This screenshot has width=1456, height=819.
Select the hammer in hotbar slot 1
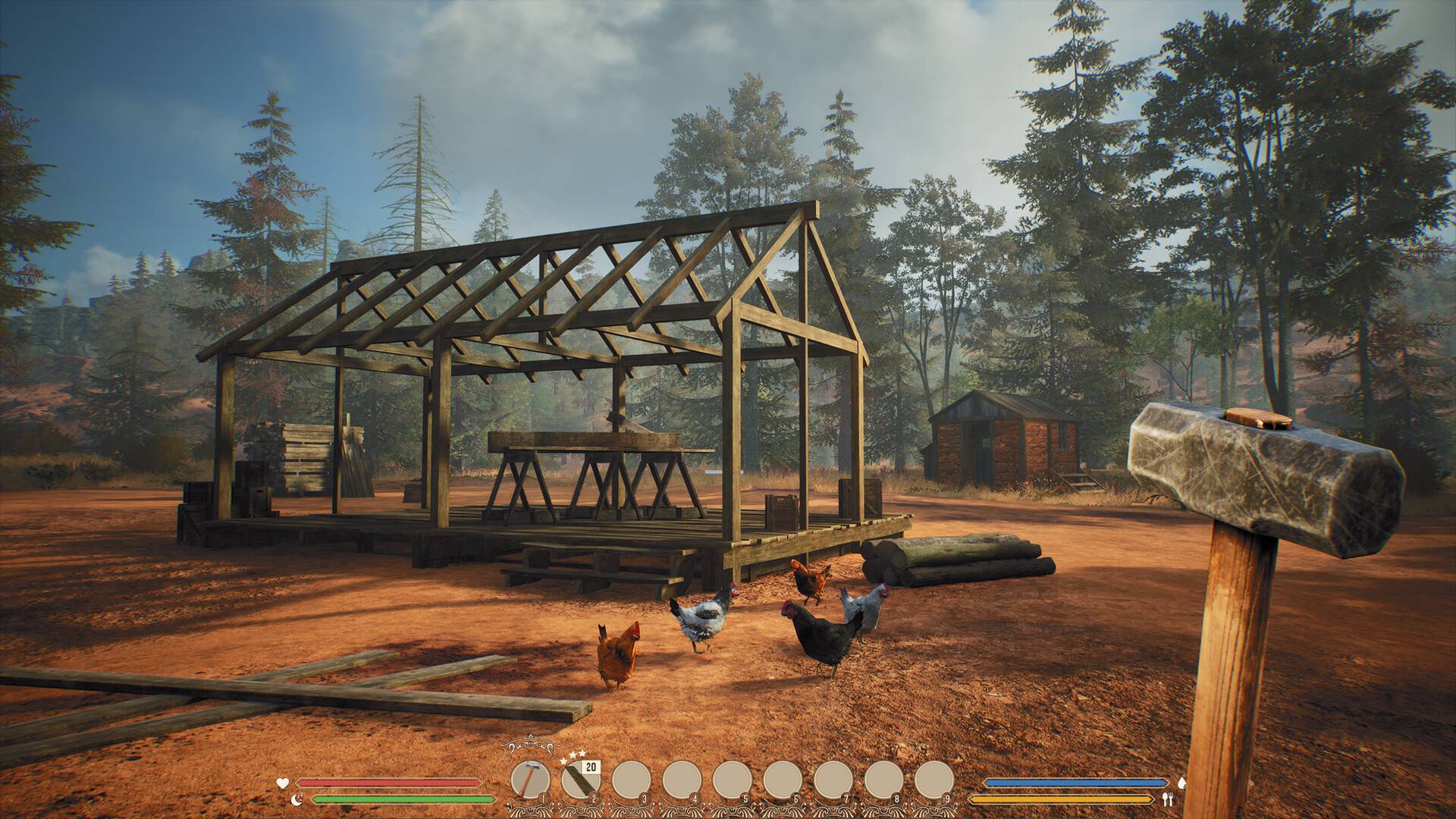click(529, 778)
